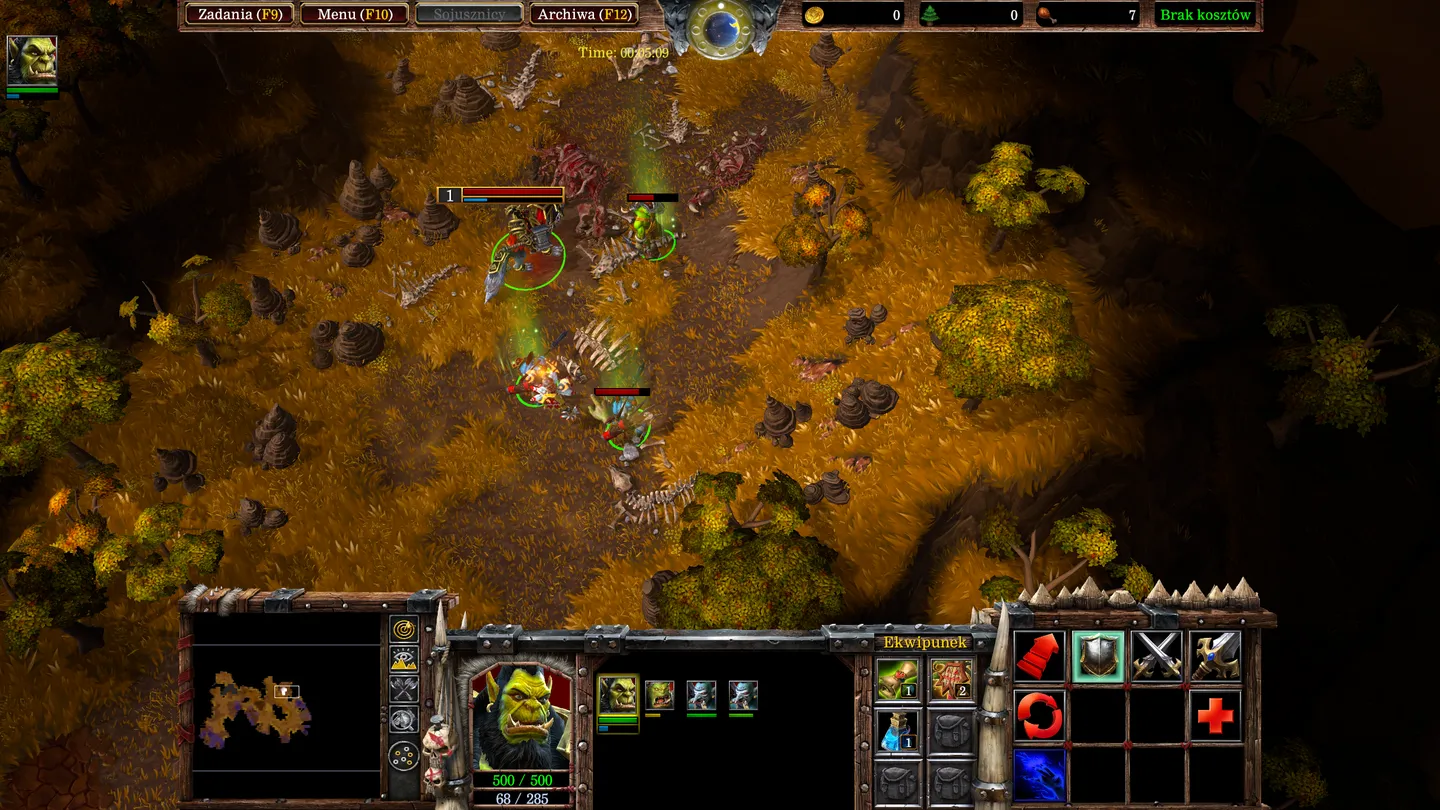Toggle terrain view on the minimap
1440x810 pixels.
click(x=403, y=656)
